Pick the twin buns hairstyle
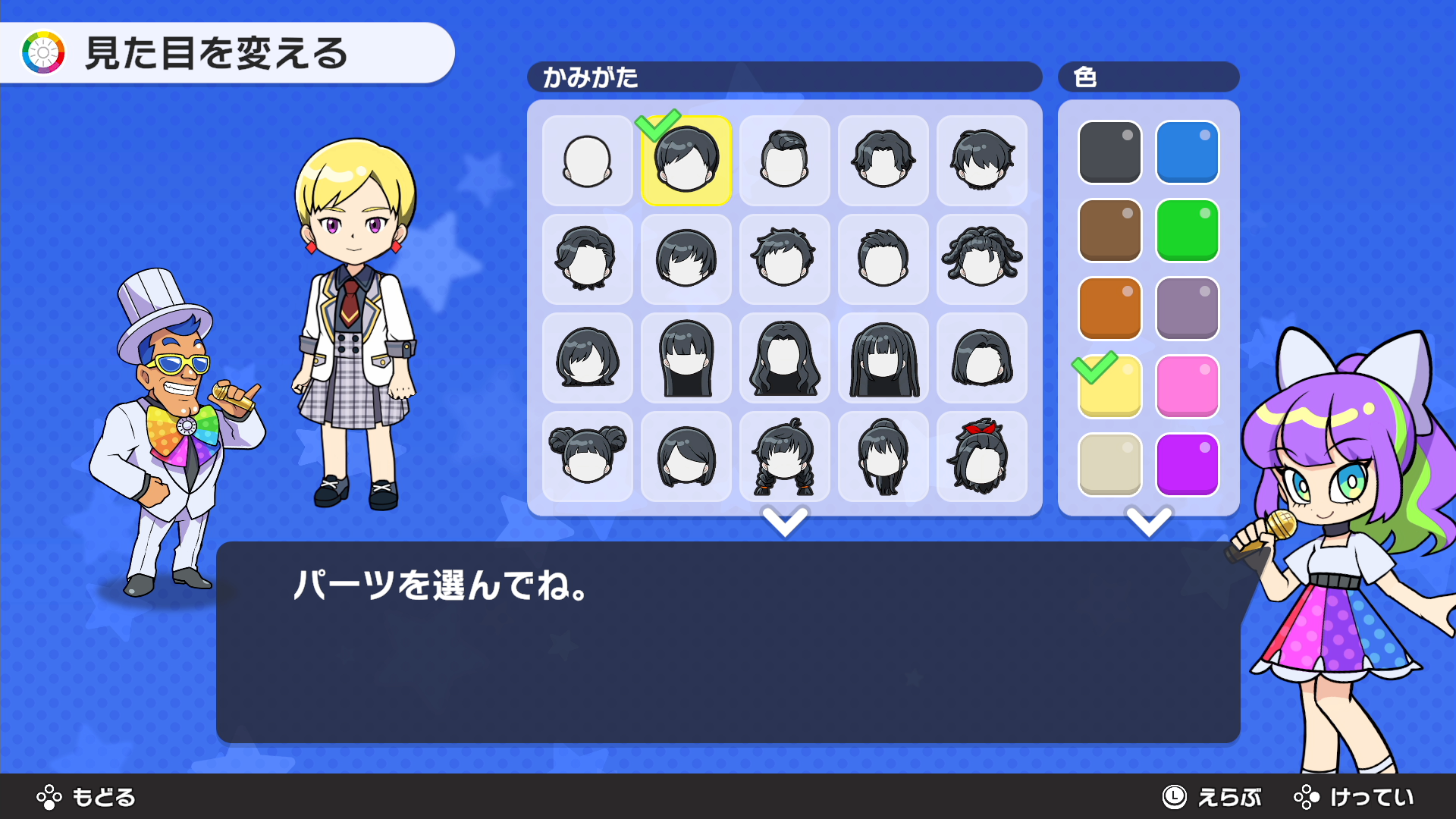 coord(587,457)
